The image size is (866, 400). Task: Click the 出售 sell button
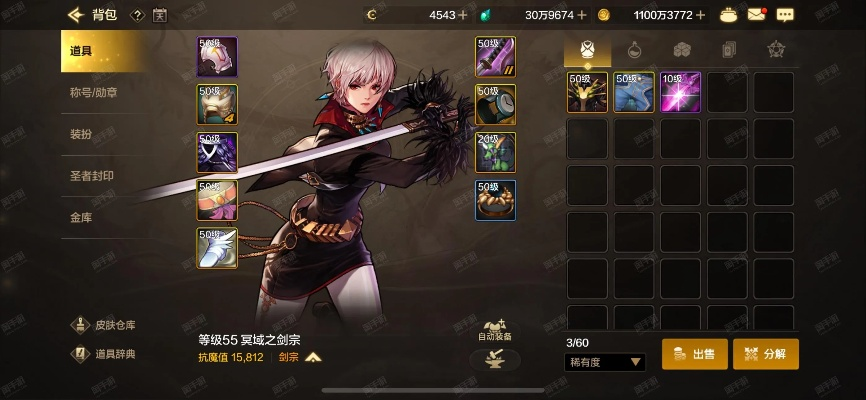[694, 354]
